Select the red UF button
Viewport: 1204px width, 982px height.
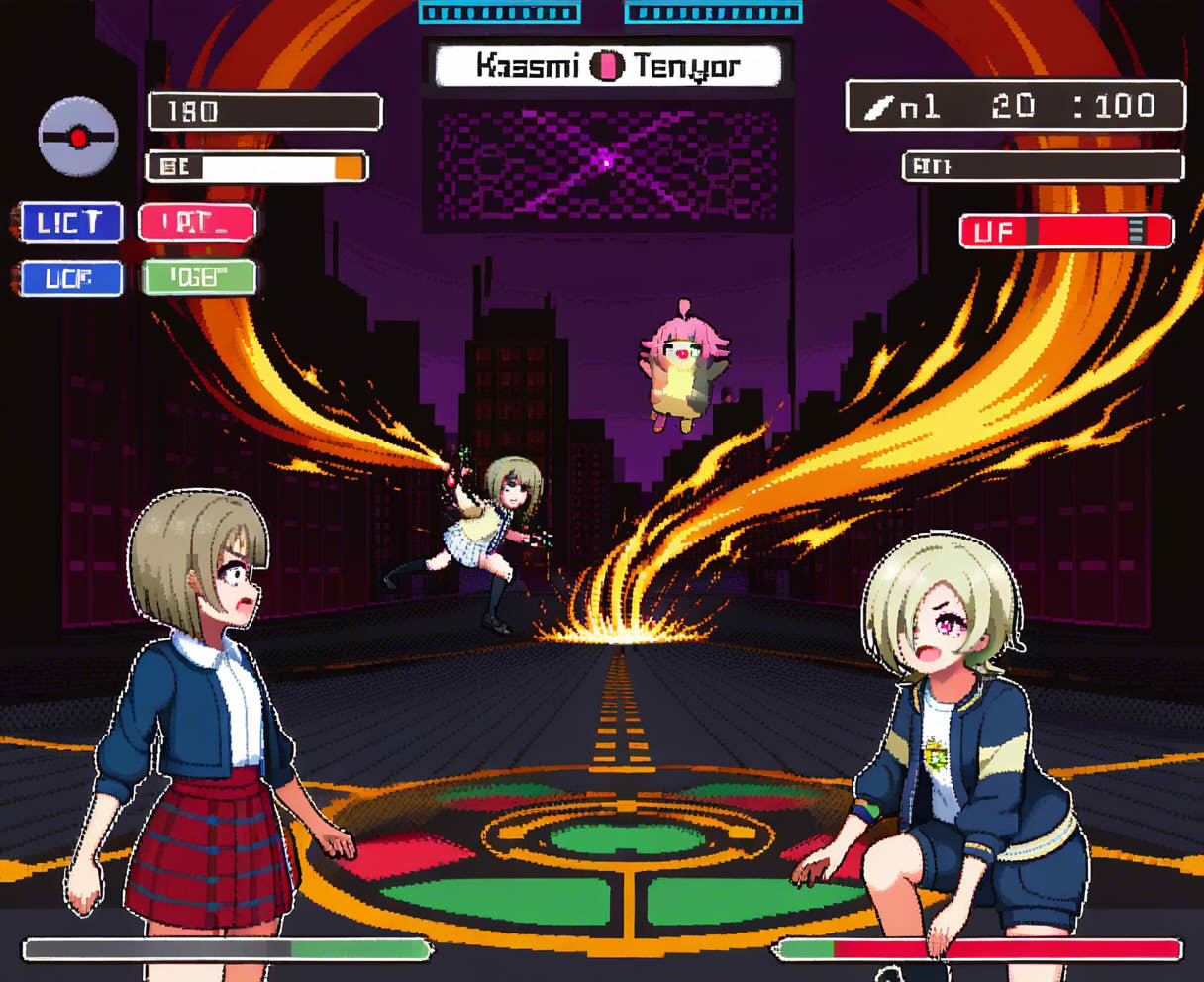(x=1066, y=232)
